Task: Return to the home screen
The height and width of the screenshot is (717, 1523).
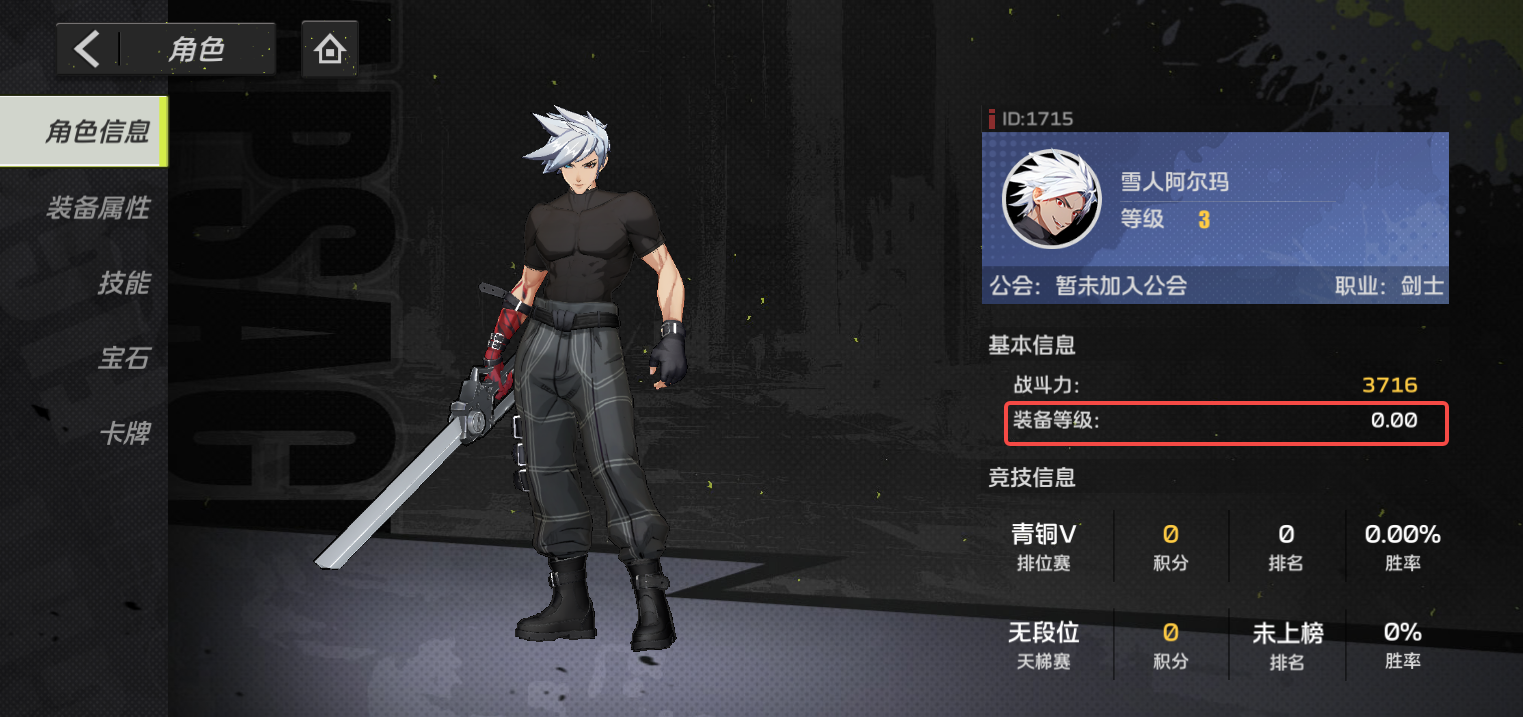Action: point(329,49)
